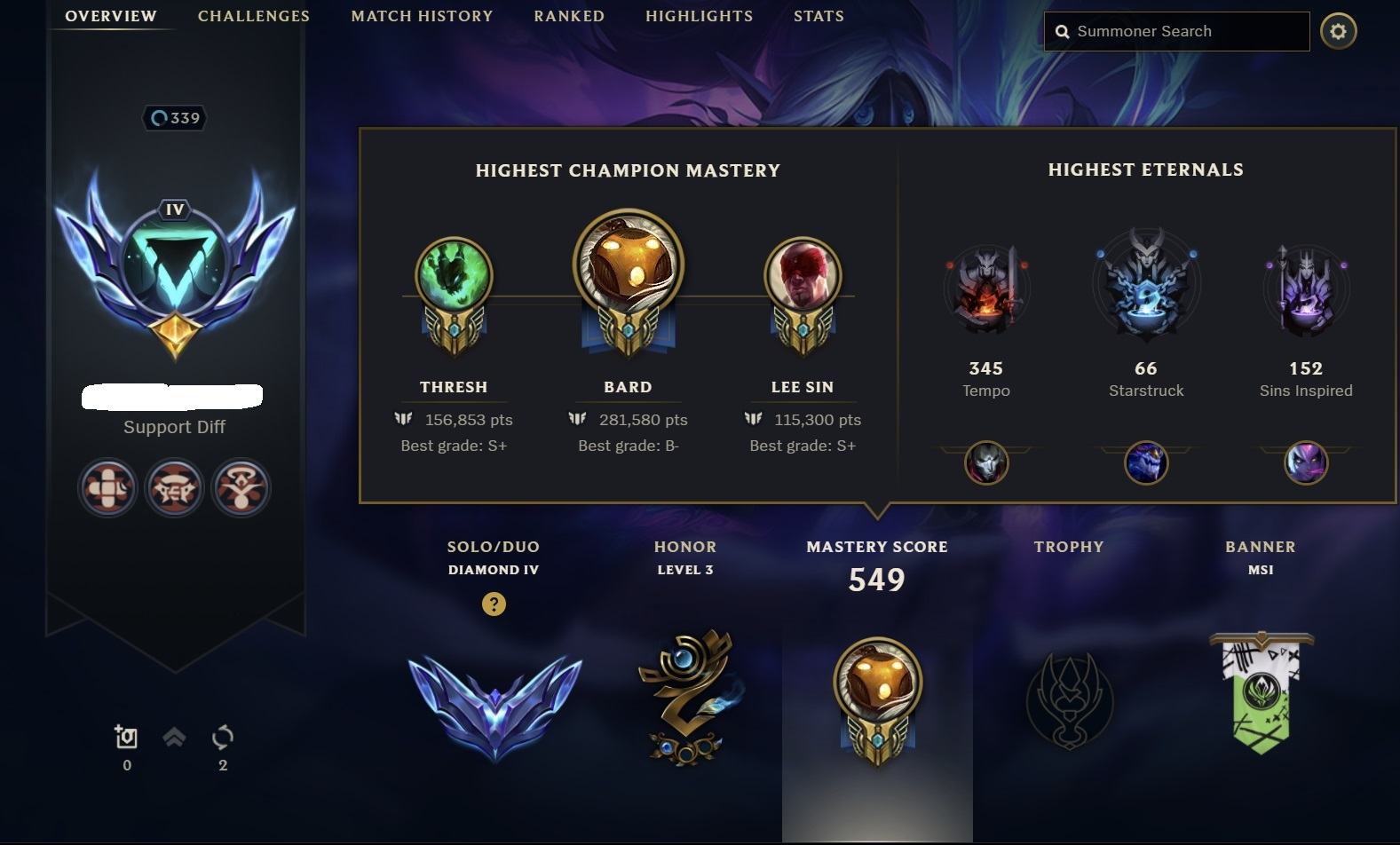Click the Summoner Search field

[1175, 30]
